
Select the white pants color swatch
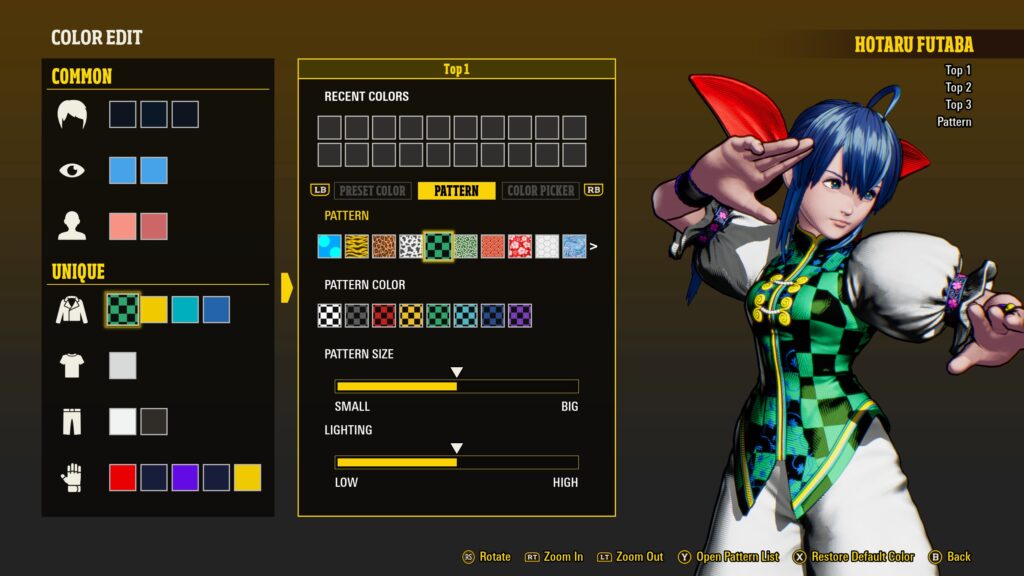tap(122, 422)
